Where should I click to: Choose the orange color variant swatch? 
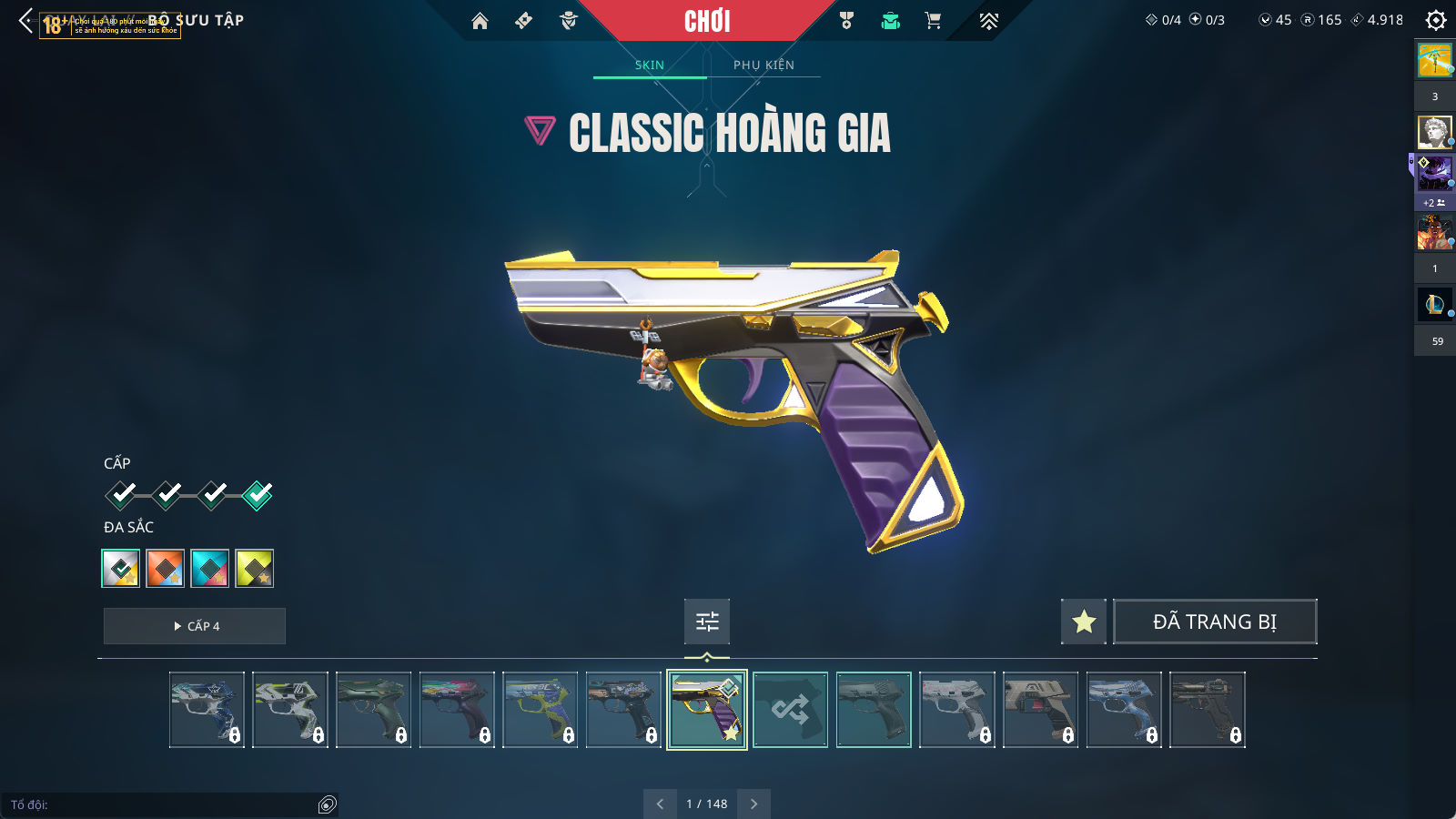tap(166, 569)
